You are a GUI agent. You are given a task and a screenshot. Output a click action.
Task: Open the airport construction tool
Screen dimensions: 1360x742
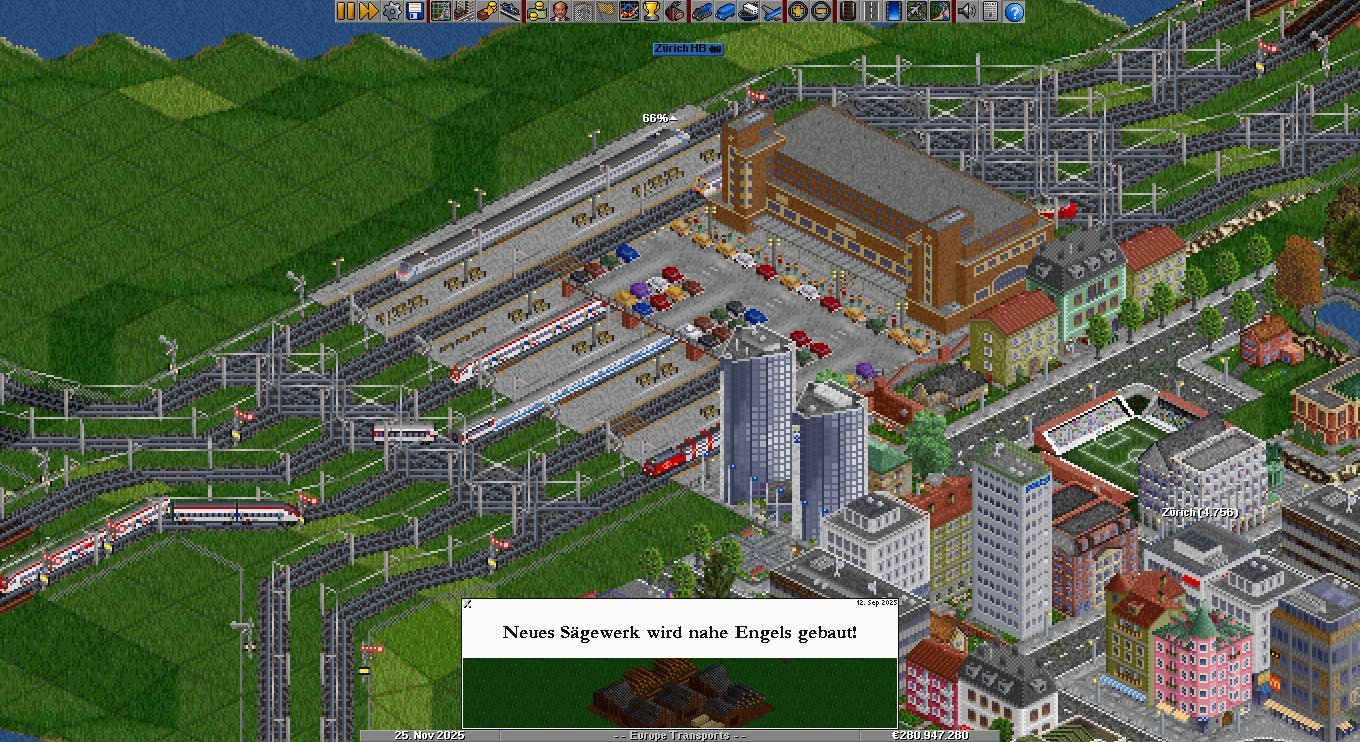(917, 11)
